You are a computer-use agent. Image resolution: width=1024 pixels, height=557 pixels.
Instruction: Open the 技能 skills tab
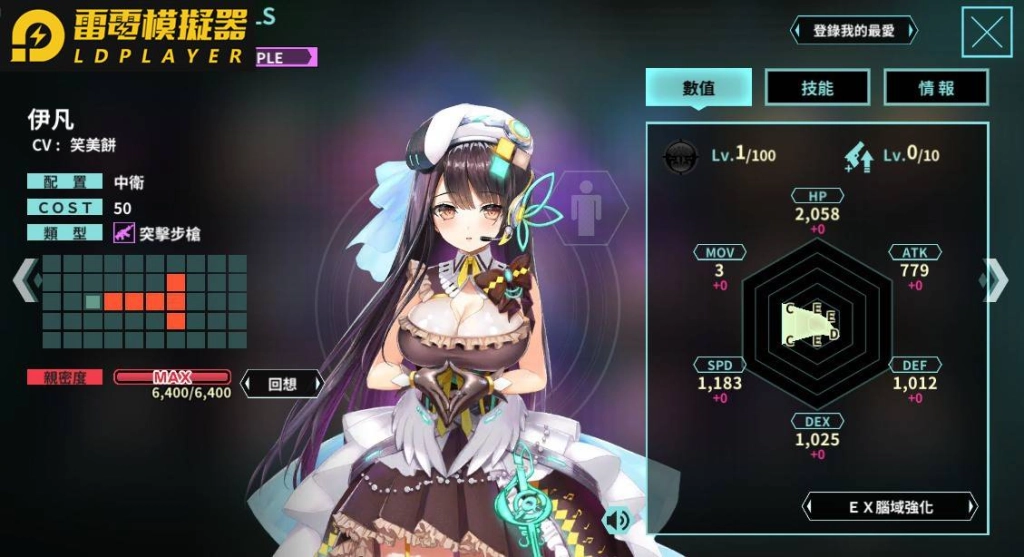[817, 88]
